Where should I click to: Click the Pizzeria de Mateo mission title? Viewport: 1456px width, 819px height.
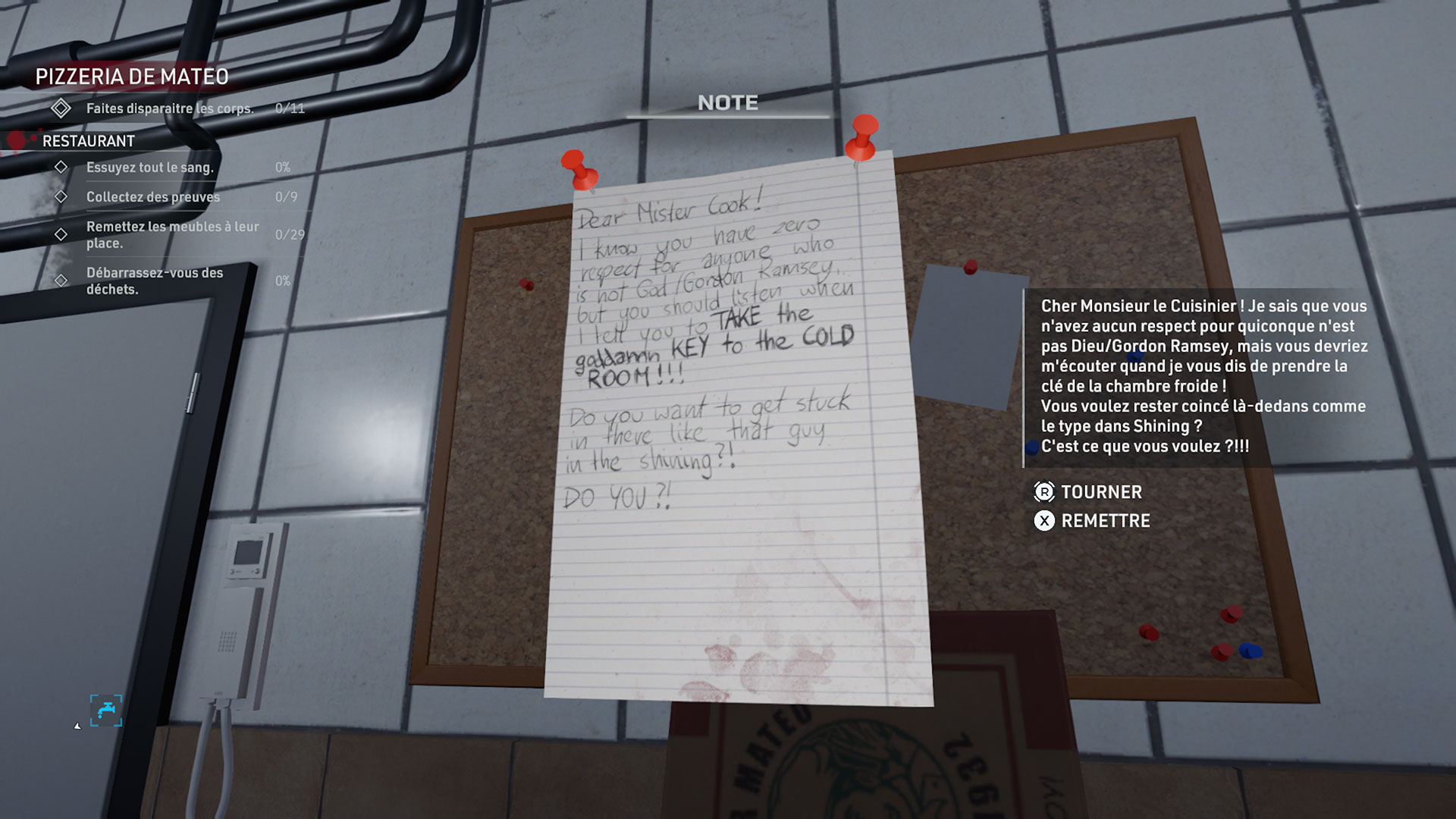click(132, 77)
